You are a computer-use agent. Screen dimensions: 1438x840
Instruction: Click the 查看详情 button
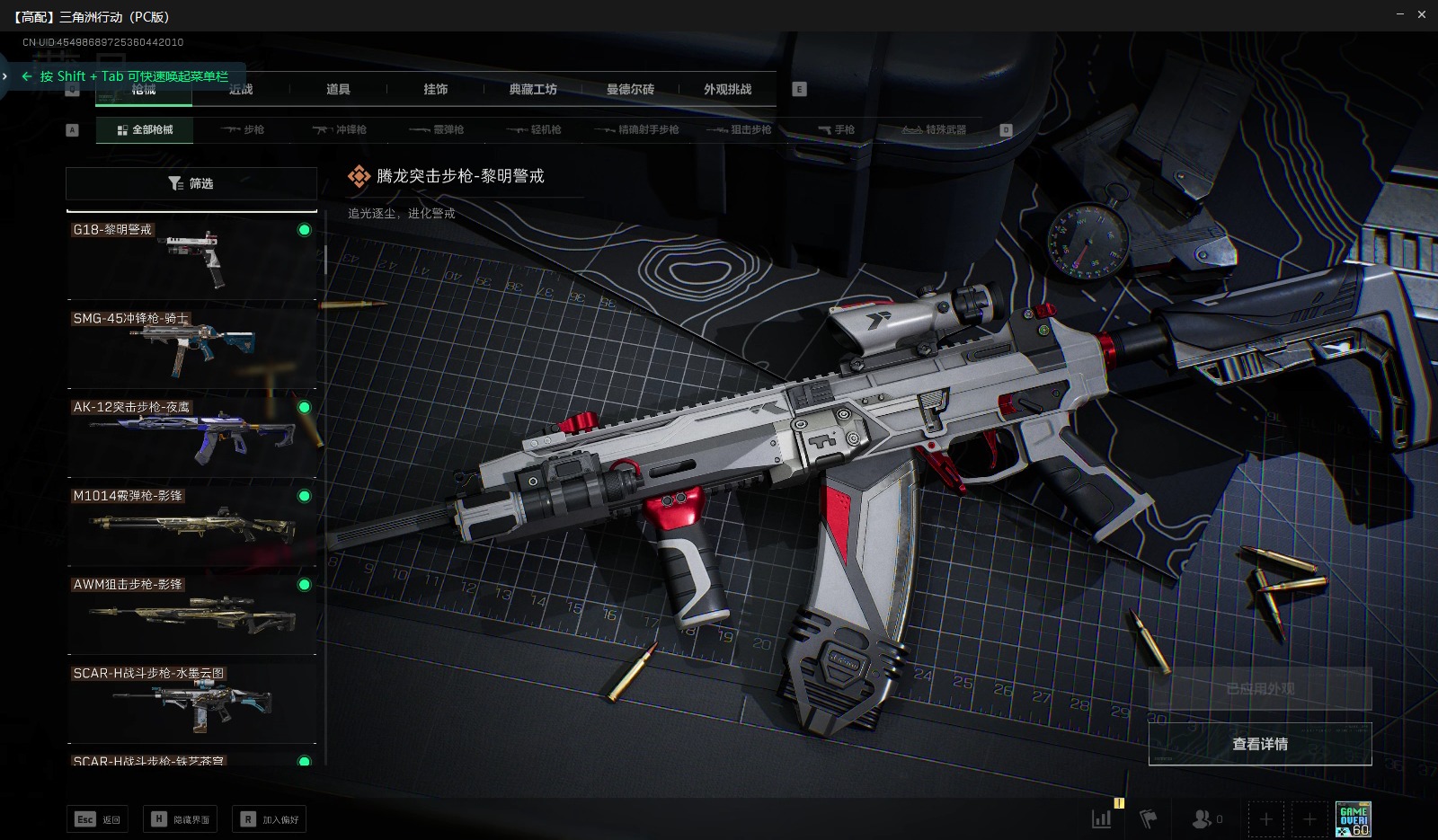click(x=1260, y=745)
